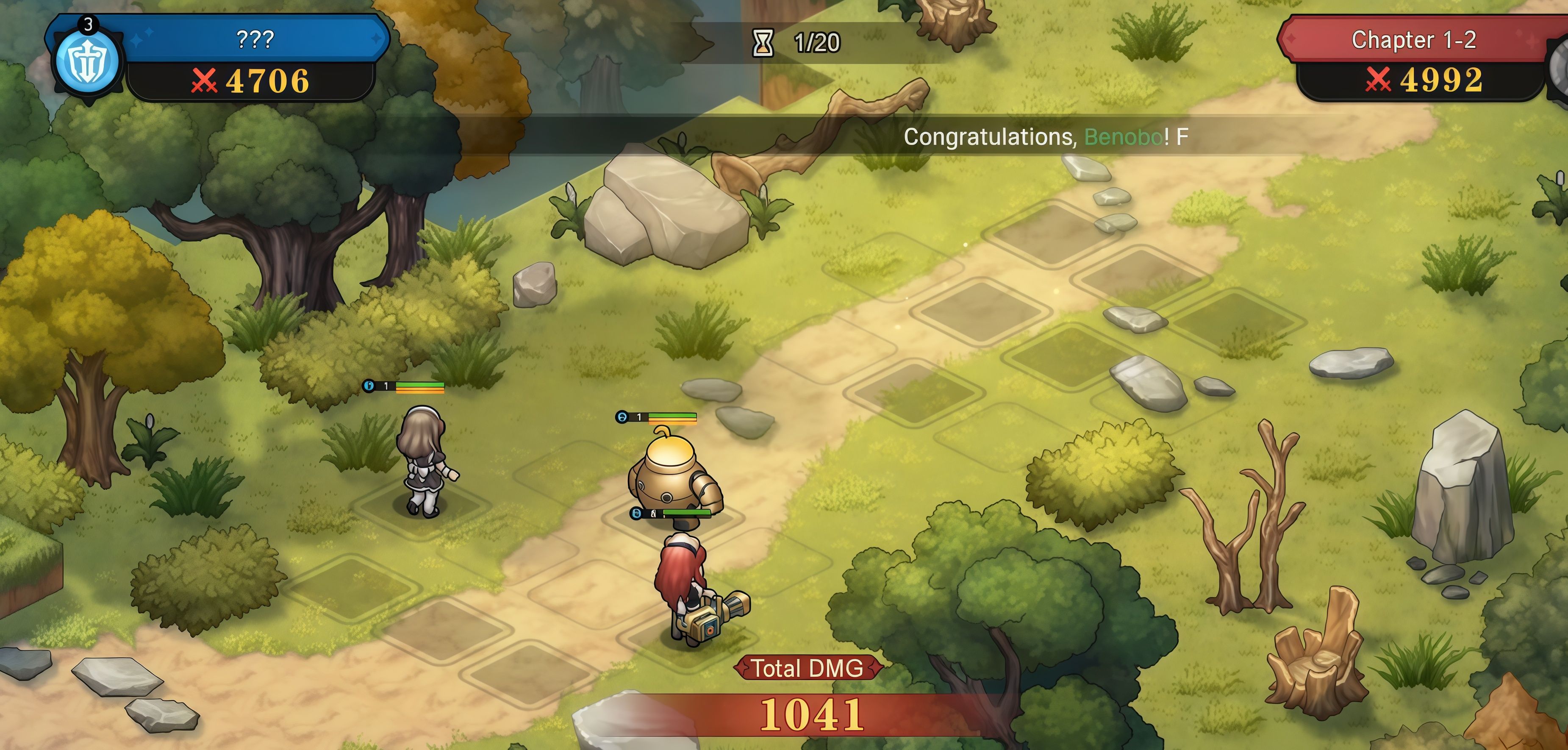This screenshot has height=750, width=1568.
Task: Click the green Benobo name in the announcement
Action: pos(1123,137)
